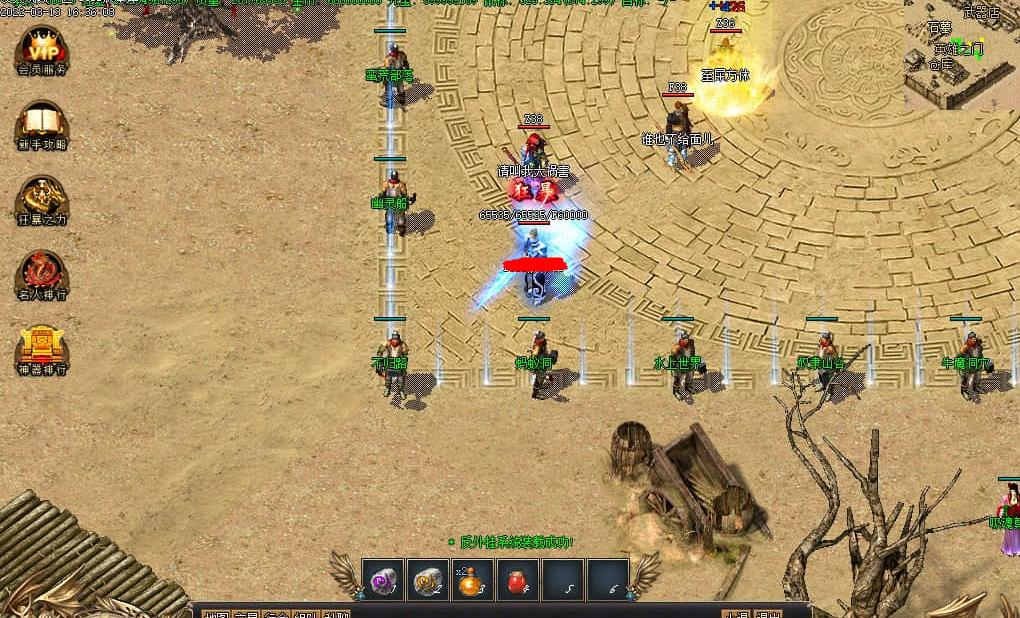Open the VIP 会员服务 member services
Image resolution: width=1020 pixels, height=618 pixels.
[42, 48]
